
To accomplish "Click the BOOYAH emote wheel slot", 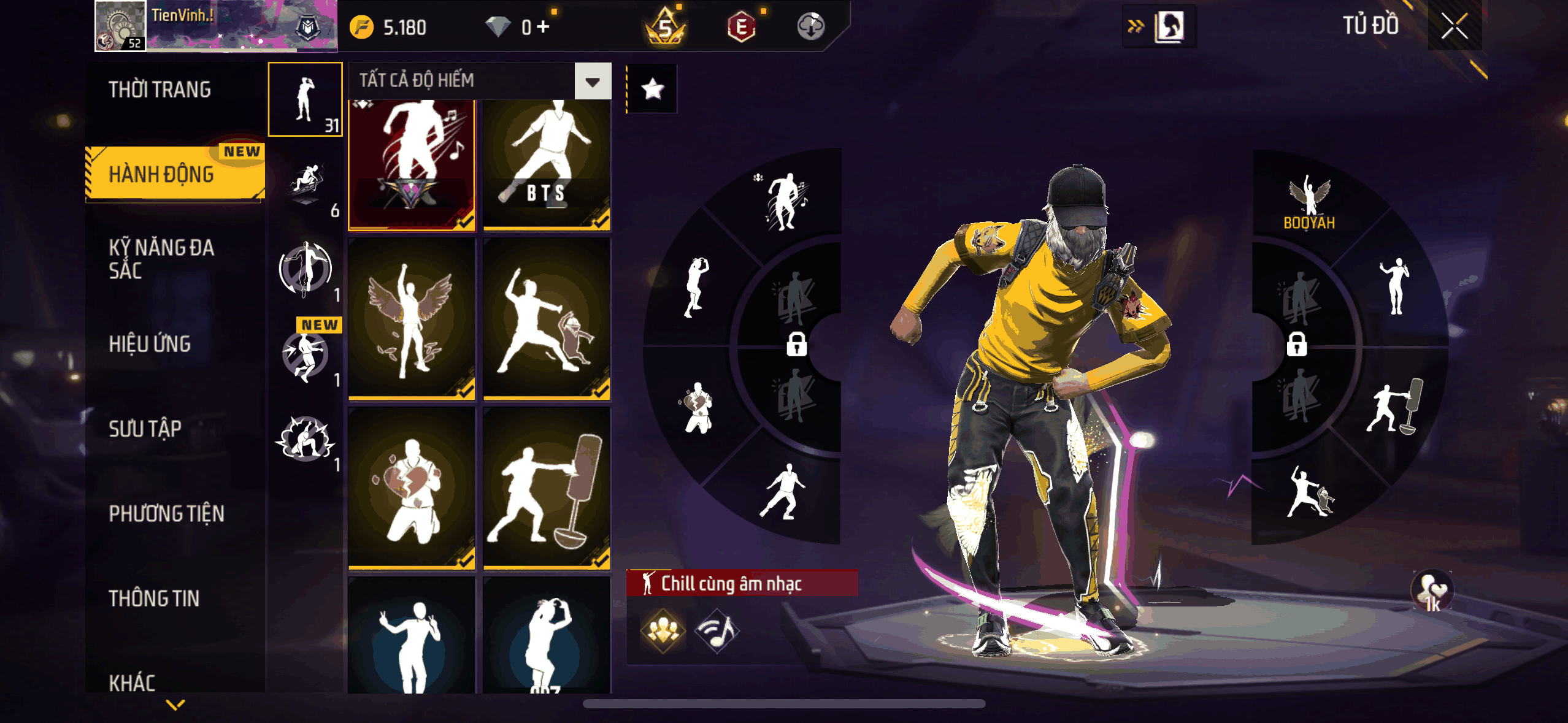I will coord(1309,202).
